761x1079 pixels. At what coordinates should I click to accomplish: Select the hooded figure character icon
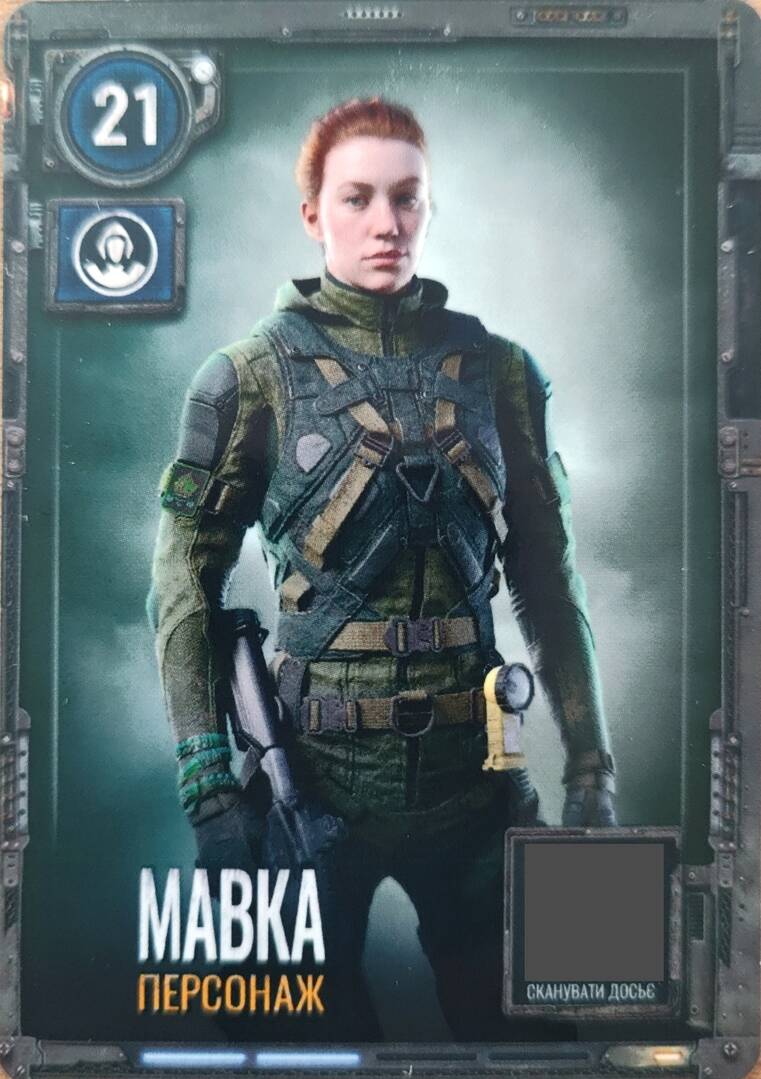115,252
